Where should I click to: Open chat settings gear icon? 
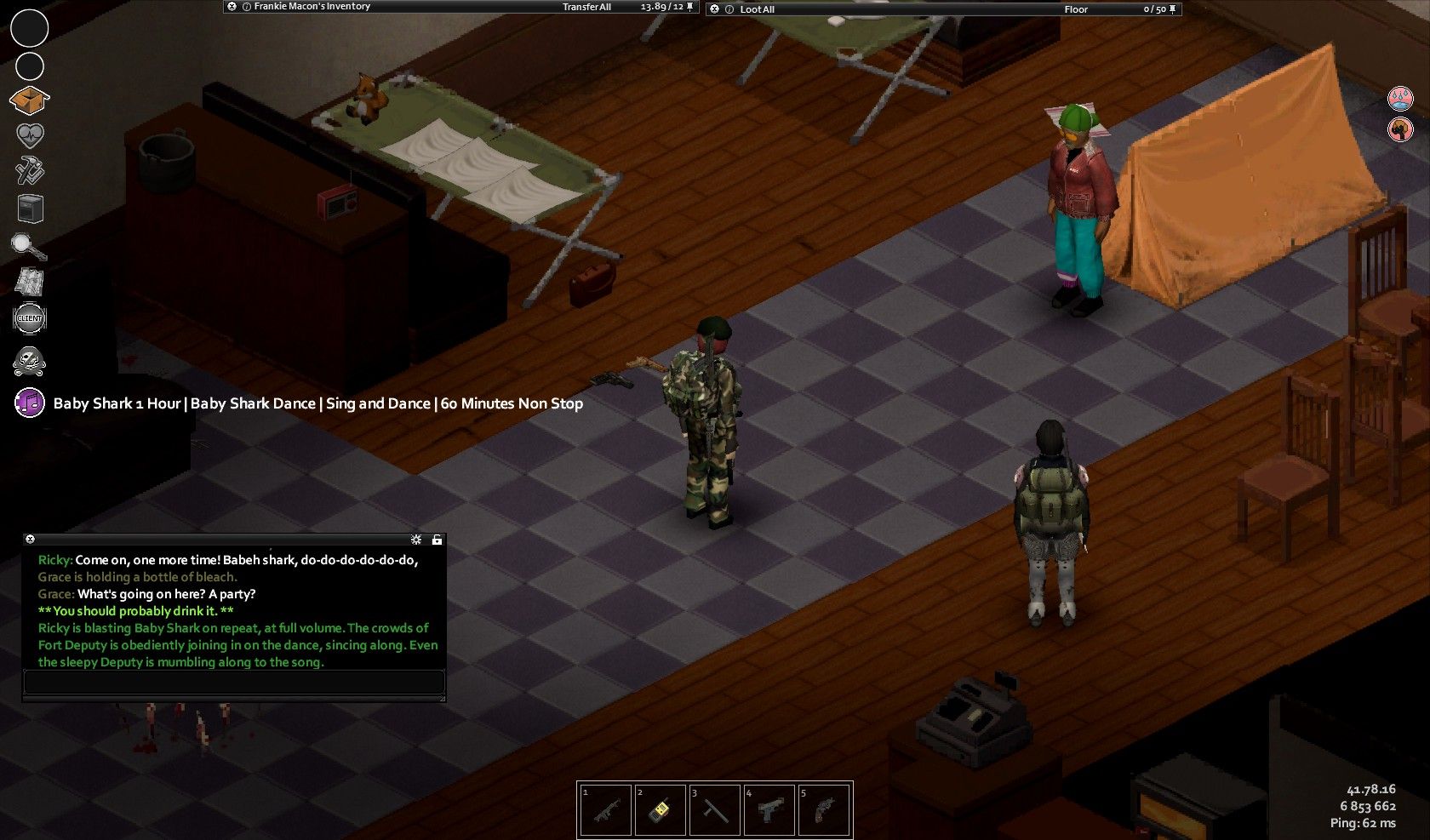coord(416,540)
